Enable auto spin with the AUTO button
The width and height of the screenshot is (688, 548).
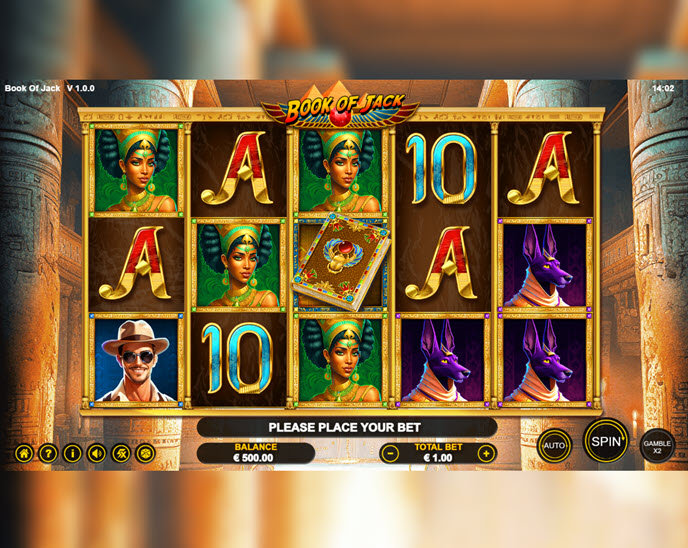point(554,445)
